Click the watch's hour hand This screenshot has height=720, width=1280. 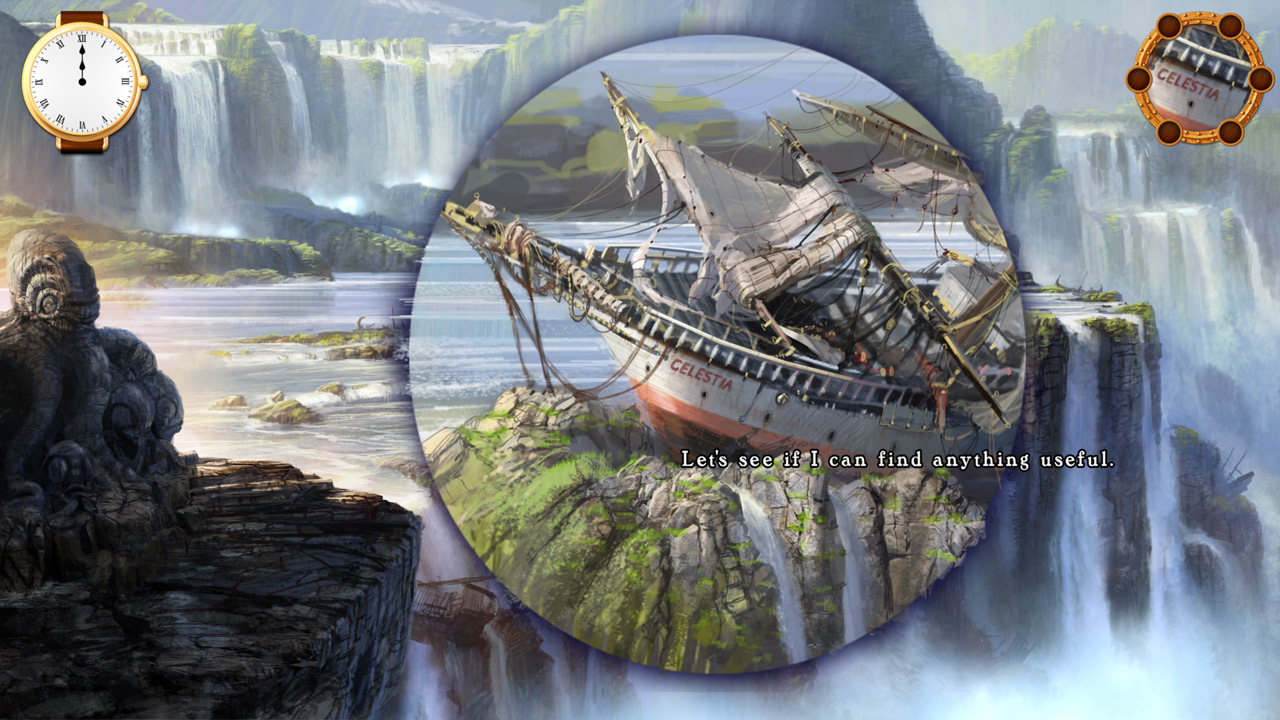(x=82, y=66)
